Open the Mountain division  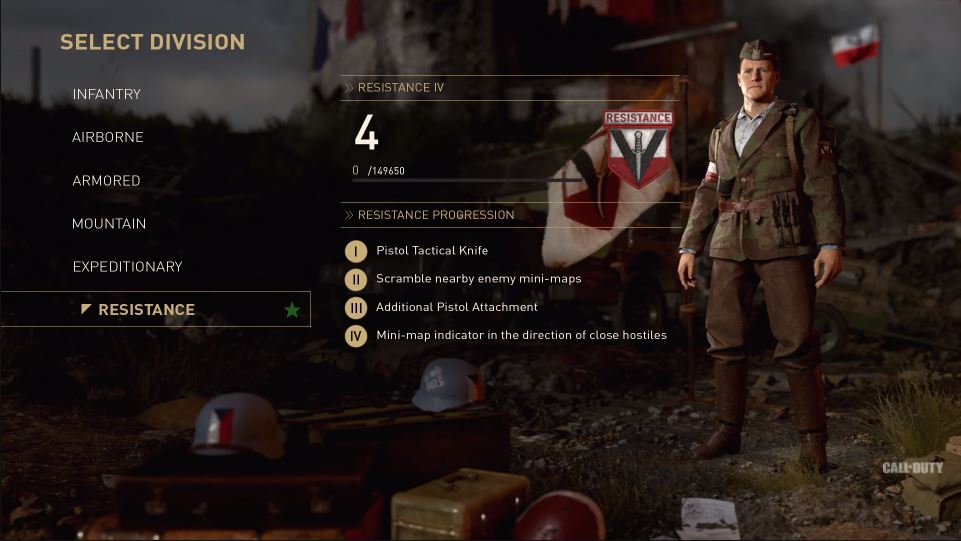[x=109, y=224]
